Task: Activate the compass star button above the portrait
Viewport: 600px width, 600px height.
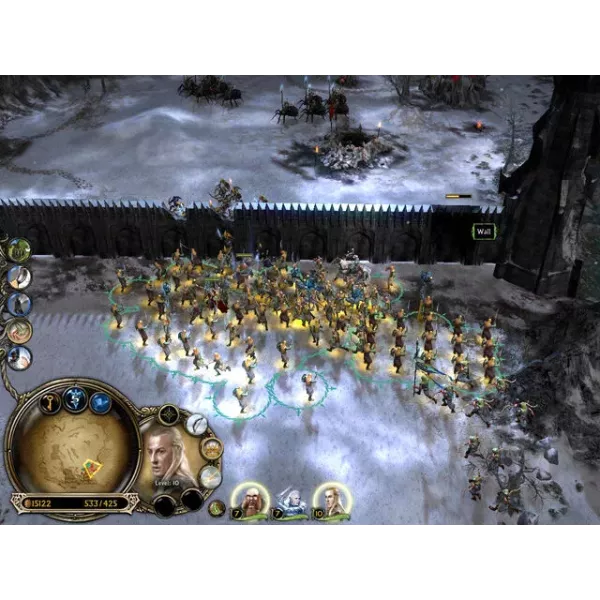Action: [x=170, y=413]
